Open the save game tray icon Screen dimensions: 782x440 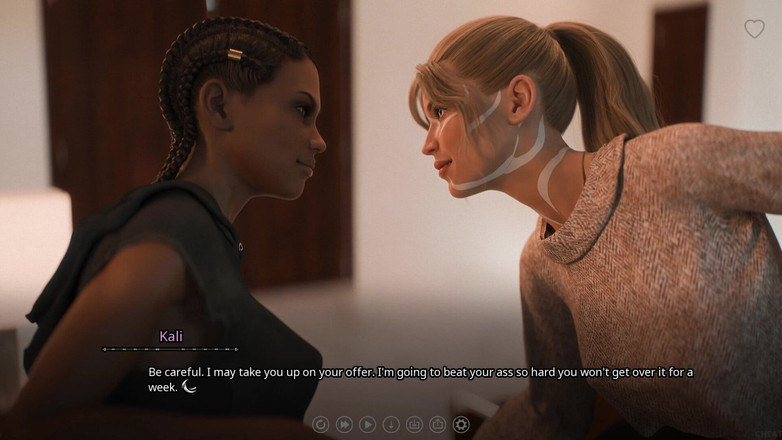tap(414, 424)
